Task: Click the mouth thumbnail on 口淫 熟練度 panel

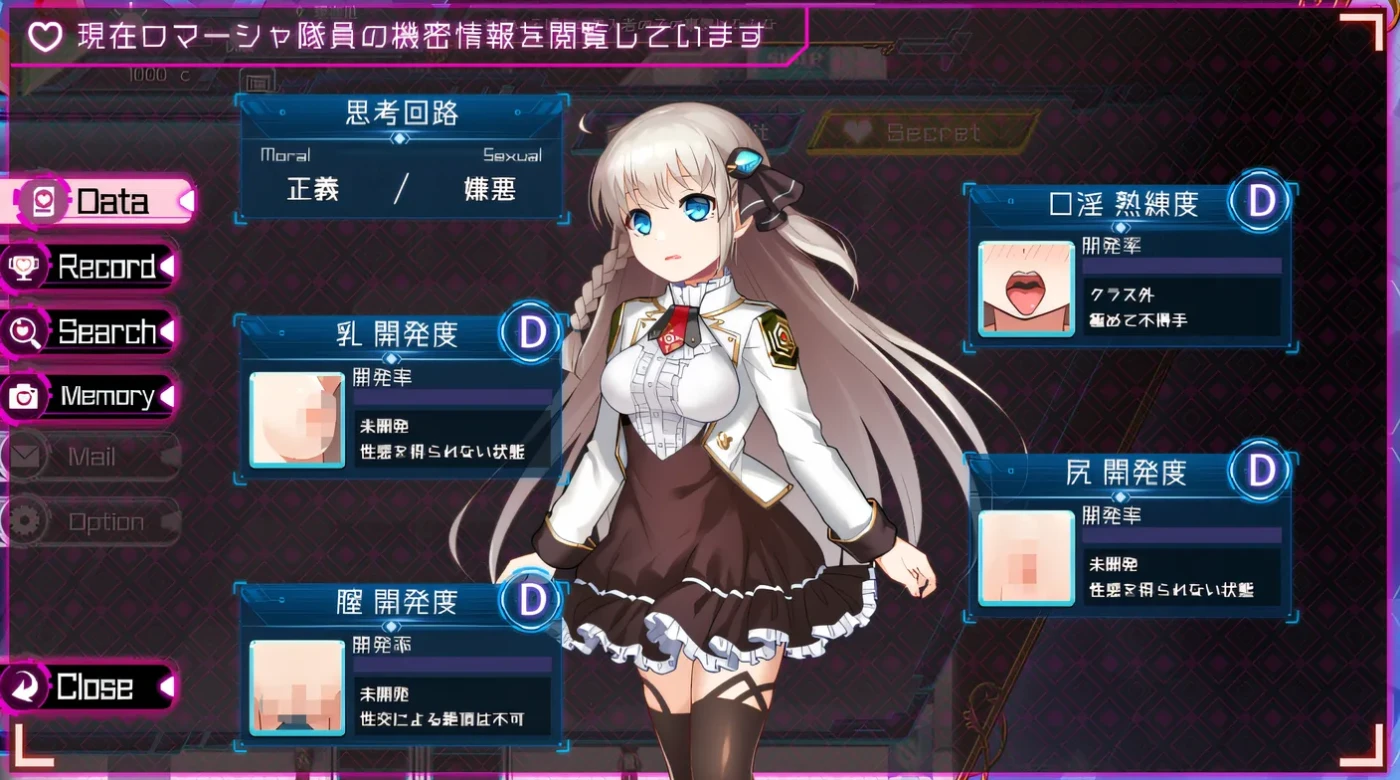Action: pyautogui.click(x=1024, y=287)
